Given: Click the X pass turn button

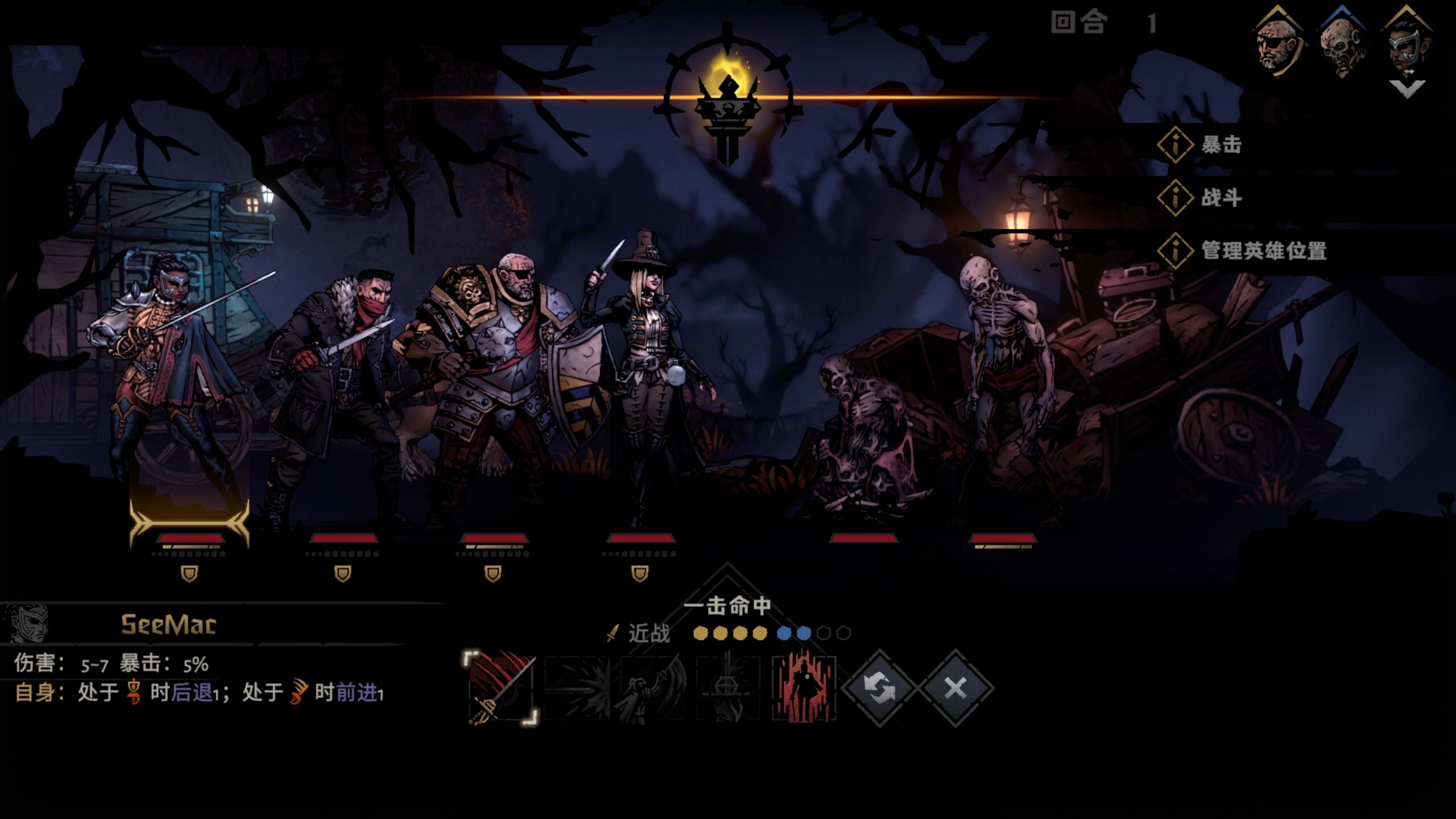Looking at the screenshot, I should tap(955, 688).
